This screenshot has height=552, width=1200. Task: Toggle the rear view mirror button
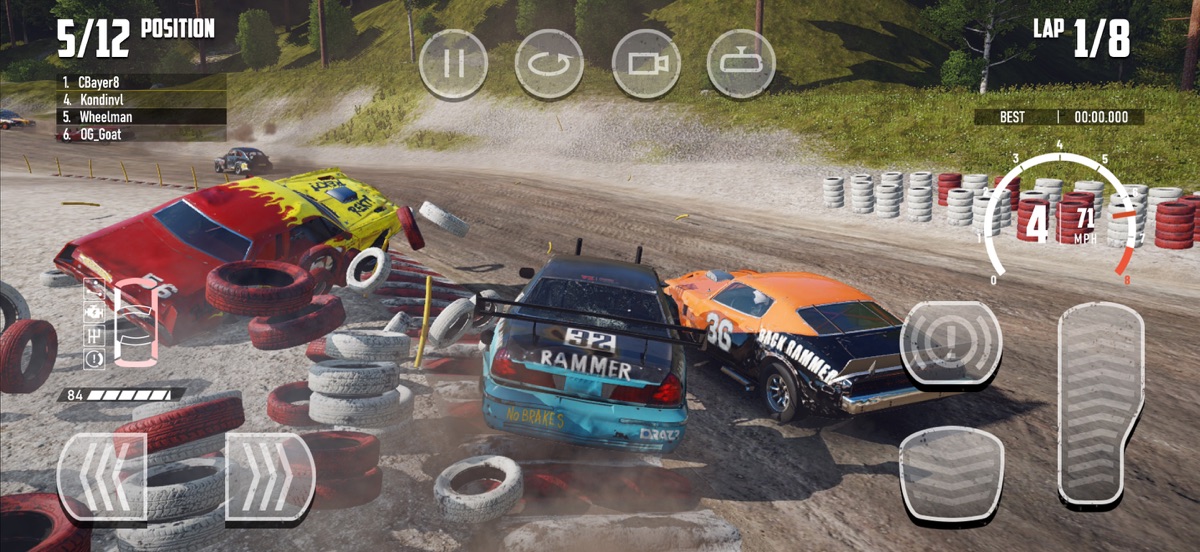pos(741,64)
